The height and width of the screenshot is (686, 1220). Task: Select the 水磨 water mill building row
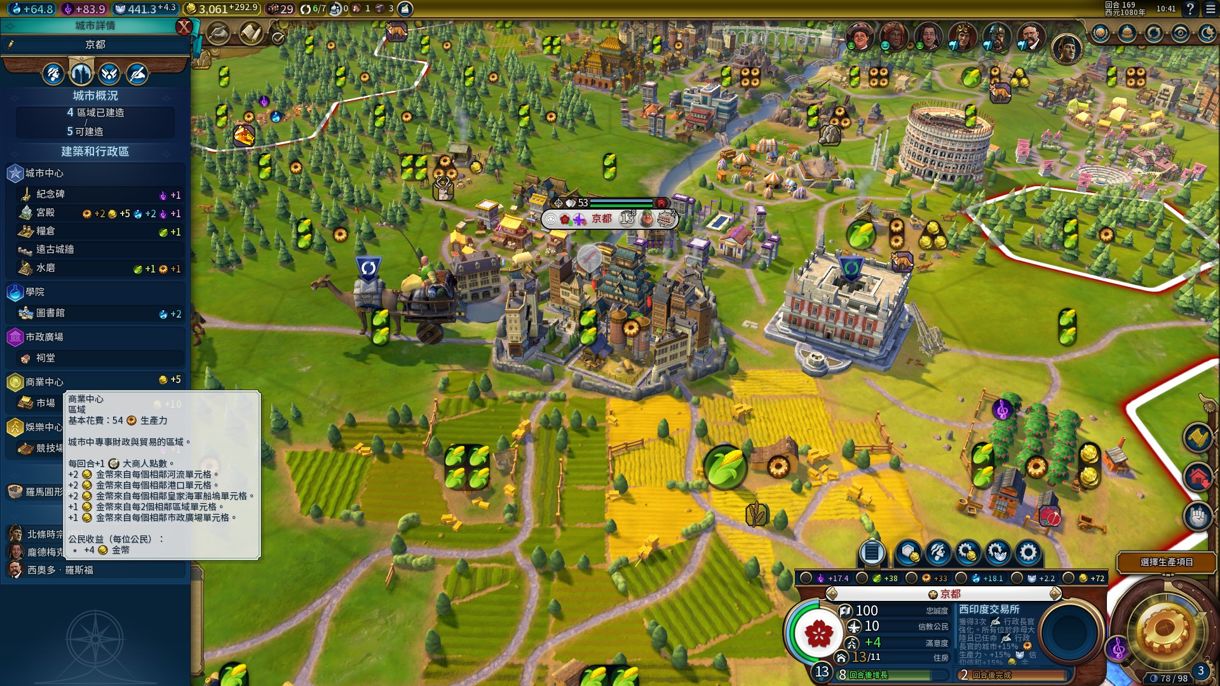[x=46, y=269]
